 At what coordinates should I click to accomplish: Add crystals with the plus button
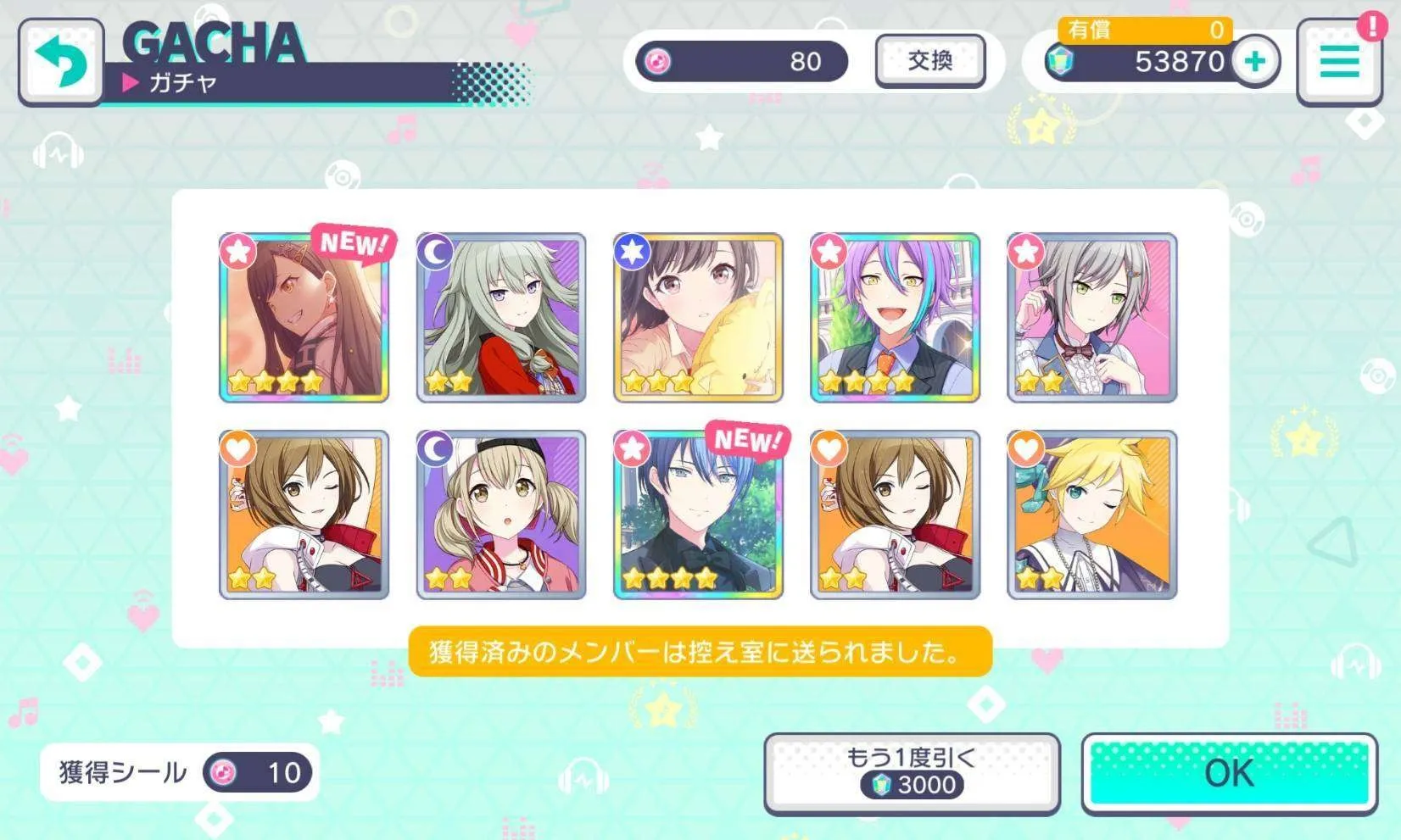[1256, 61]
